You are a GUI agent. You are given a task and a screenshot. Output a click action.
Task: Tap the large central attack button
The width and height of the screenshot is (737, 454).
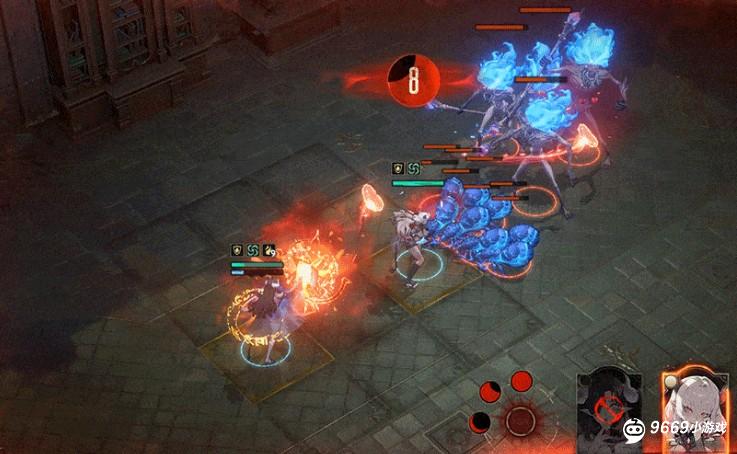520,419
